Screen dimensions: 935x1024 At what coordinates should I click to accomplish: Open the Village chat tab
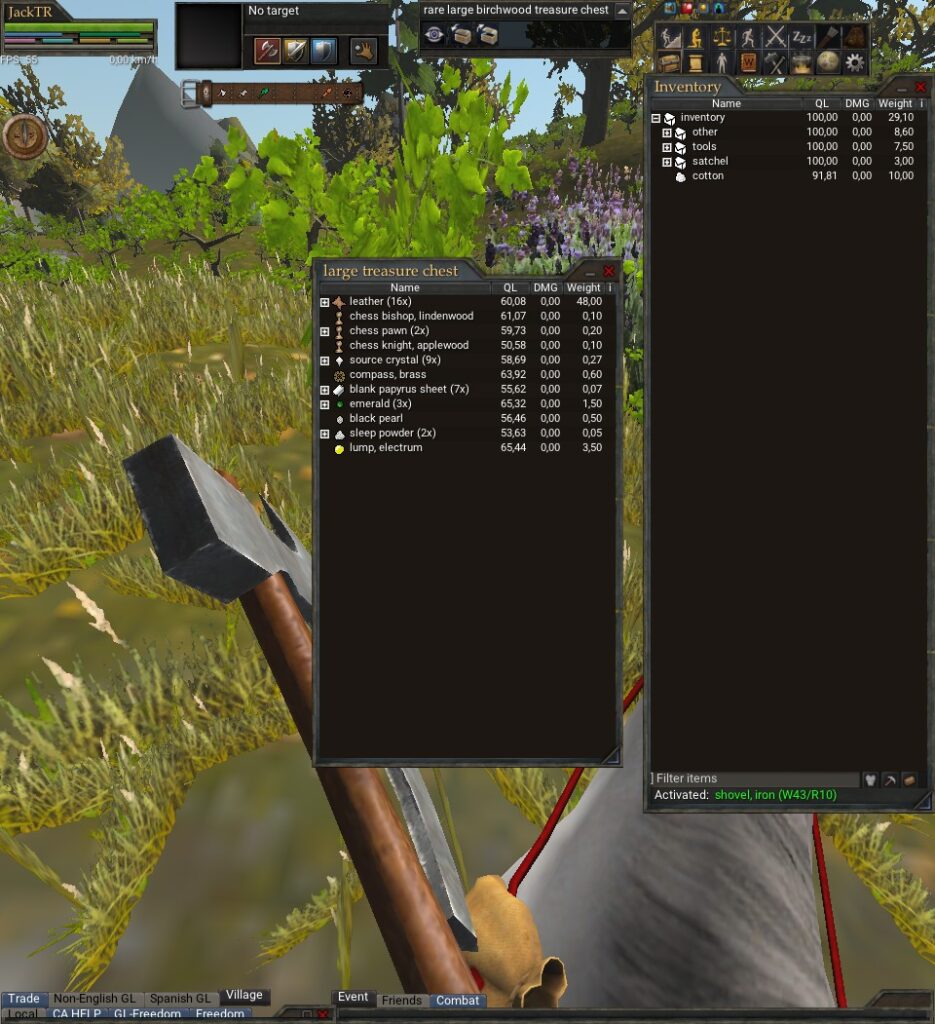click(x=244, y=995)
